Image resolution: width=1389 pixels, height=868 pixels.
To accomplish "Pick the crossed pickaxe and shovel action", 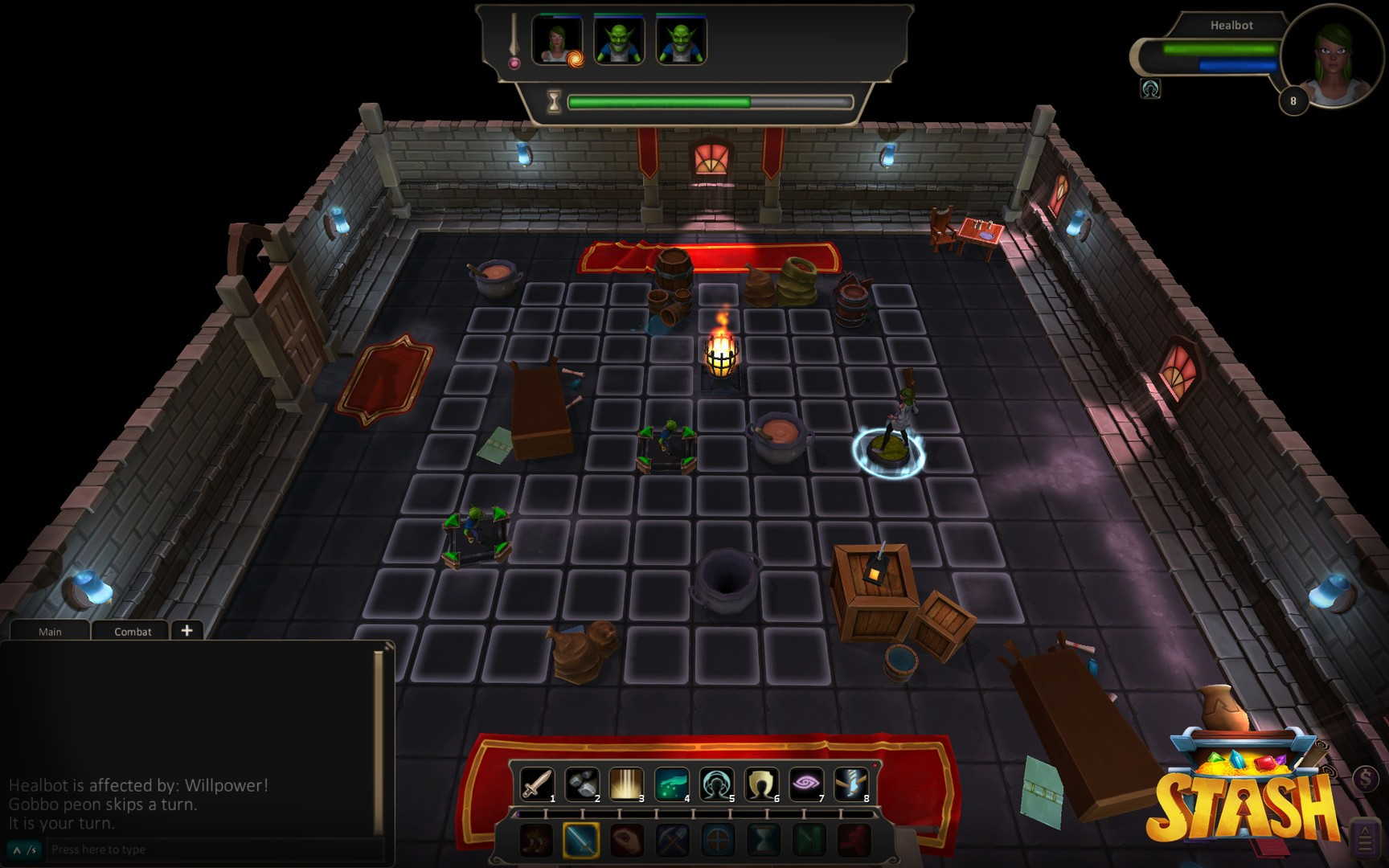I will tap(672, 841).
